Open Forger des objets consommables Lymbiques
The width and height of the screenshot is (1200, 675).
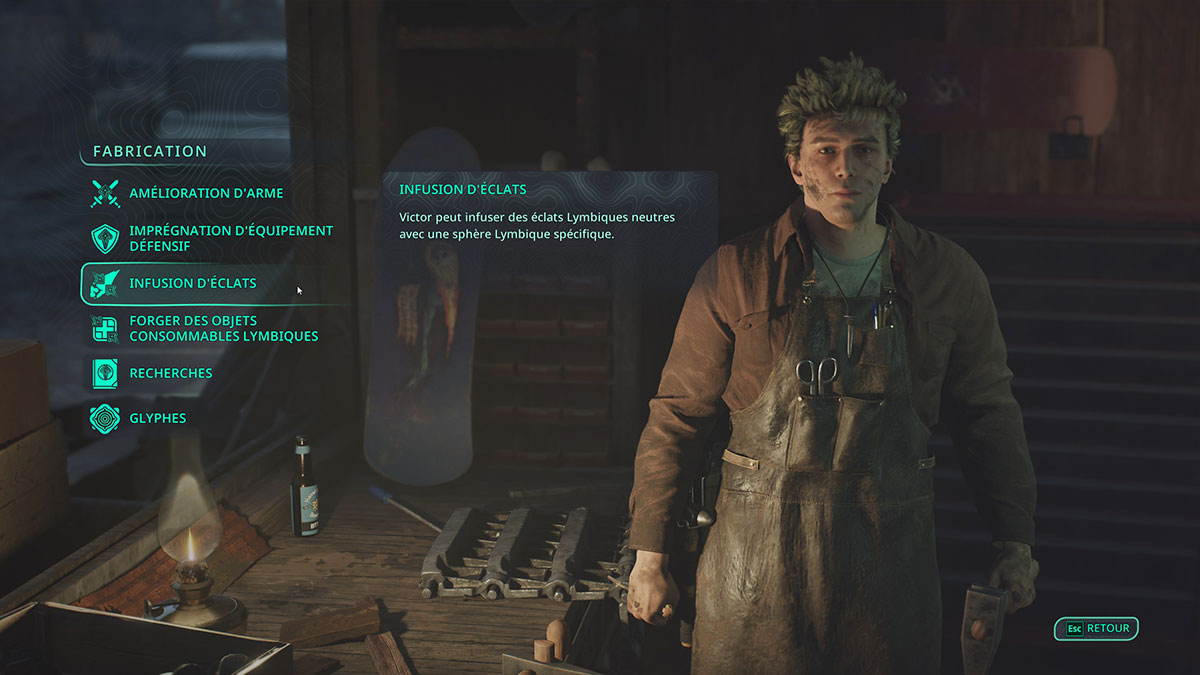(x=223, y=329)
